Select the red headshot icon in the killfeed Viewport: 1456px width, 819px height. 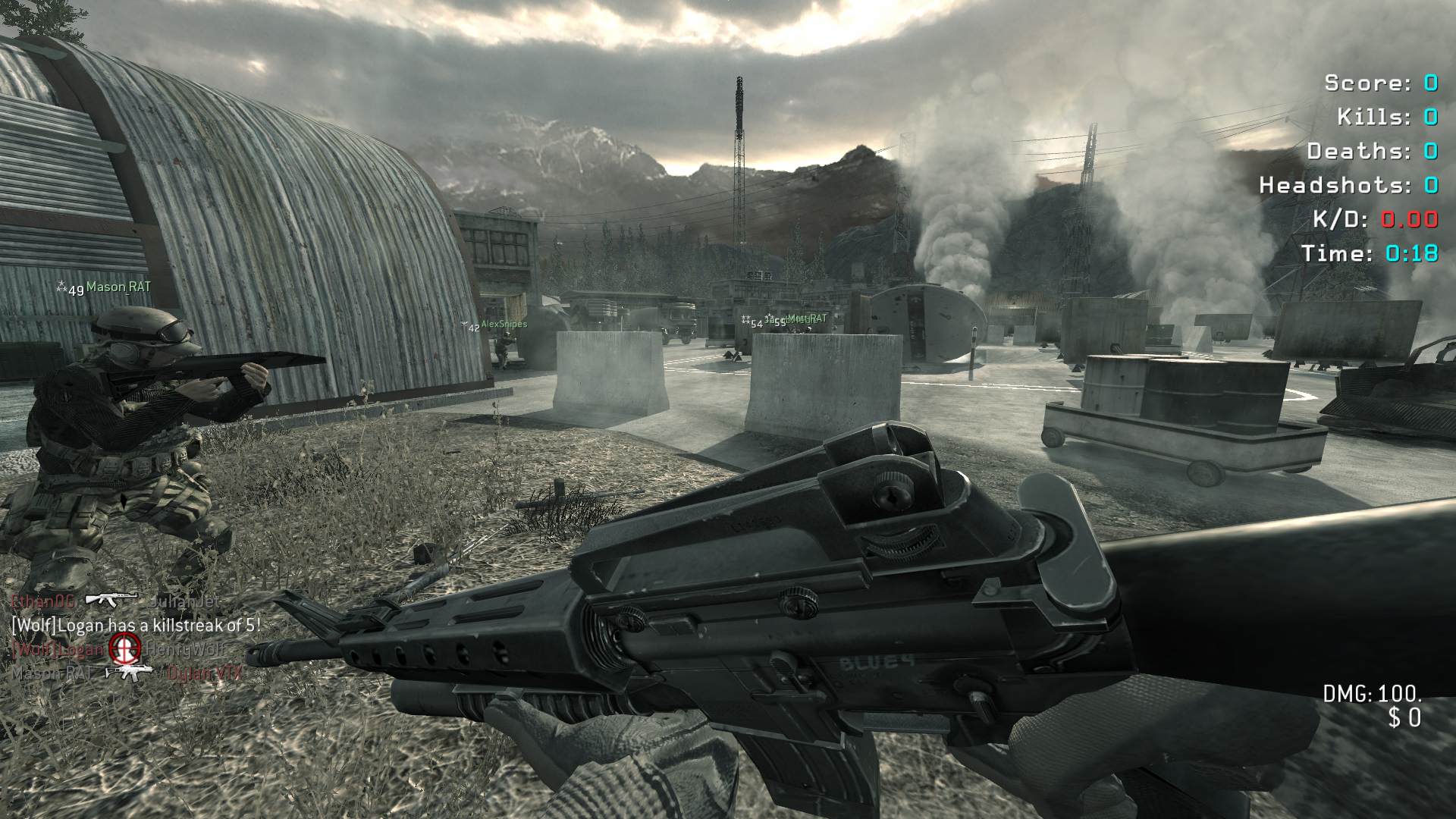pyautogui.click(x=124, y=648)
